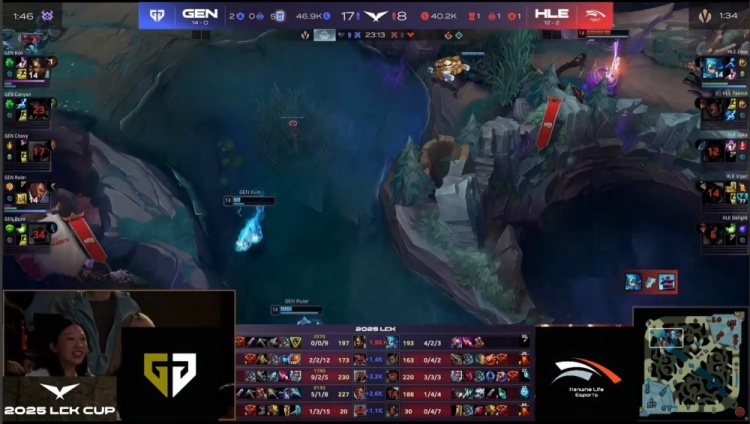The image size is (750, 424).
Task: Click the GEN team logo in the scoreboard header
Action: coord(157,15)
